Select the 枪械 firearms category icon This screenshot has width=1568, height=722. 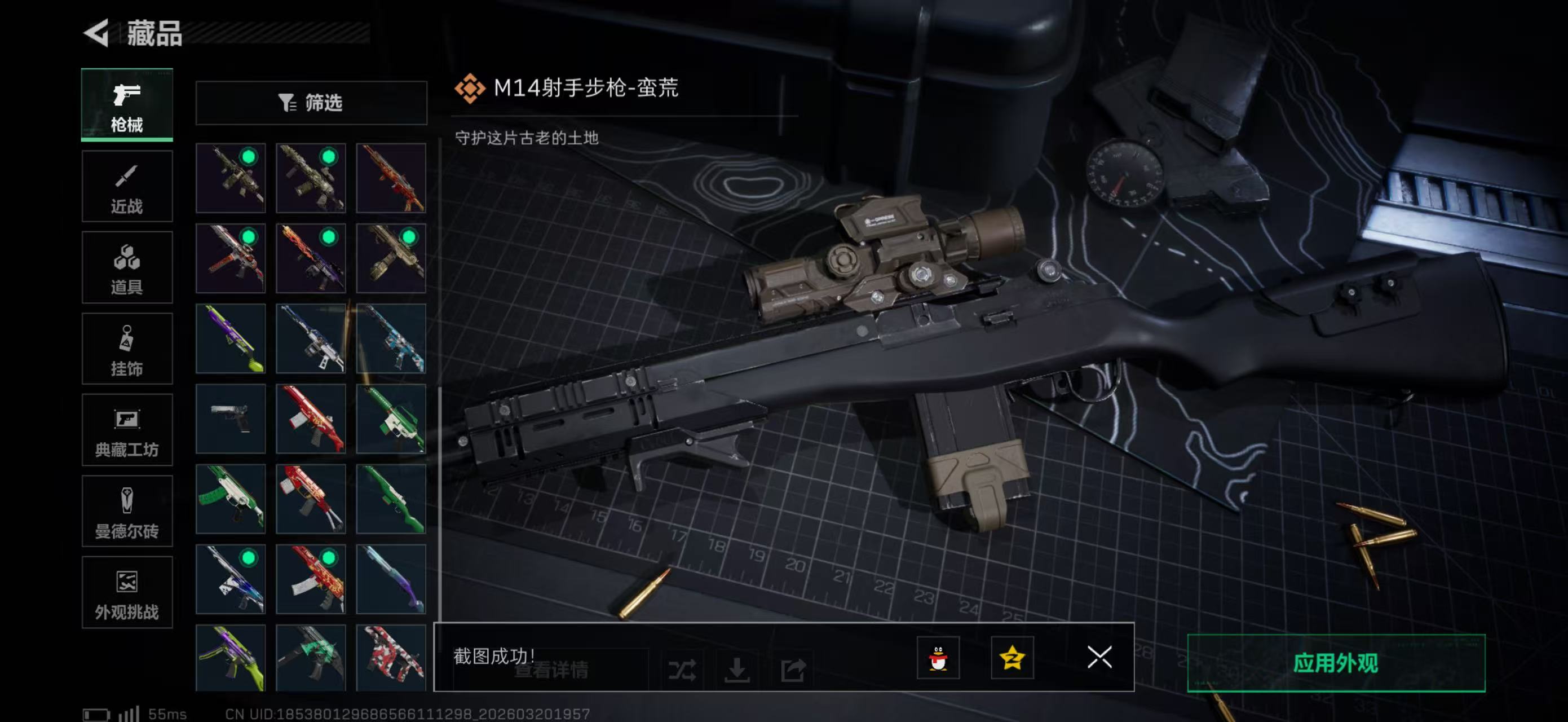pyautogui.click(x=127, y=105)
